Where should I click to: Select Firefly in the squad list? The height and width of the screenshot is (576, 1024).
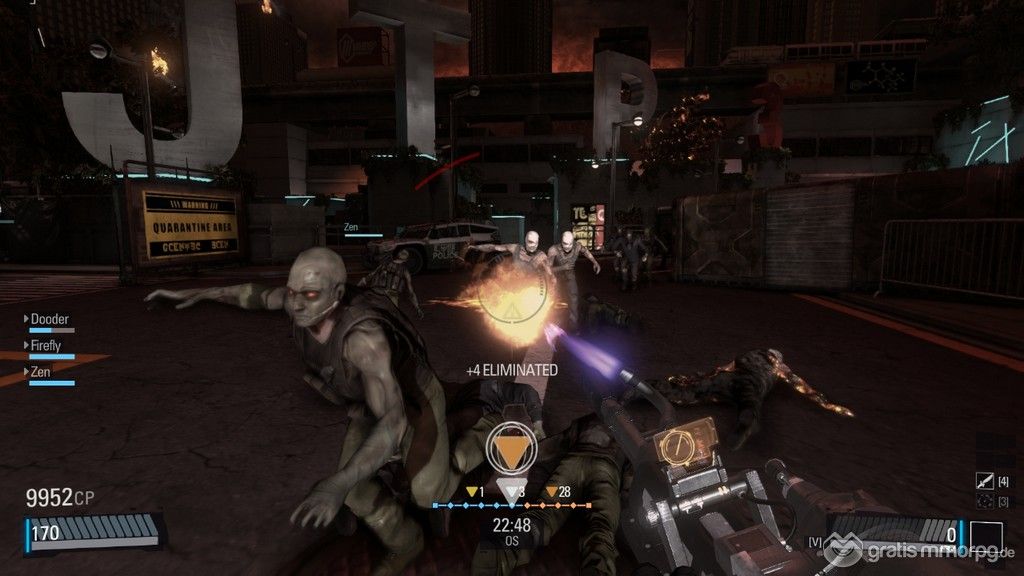[x=45, y=345]
